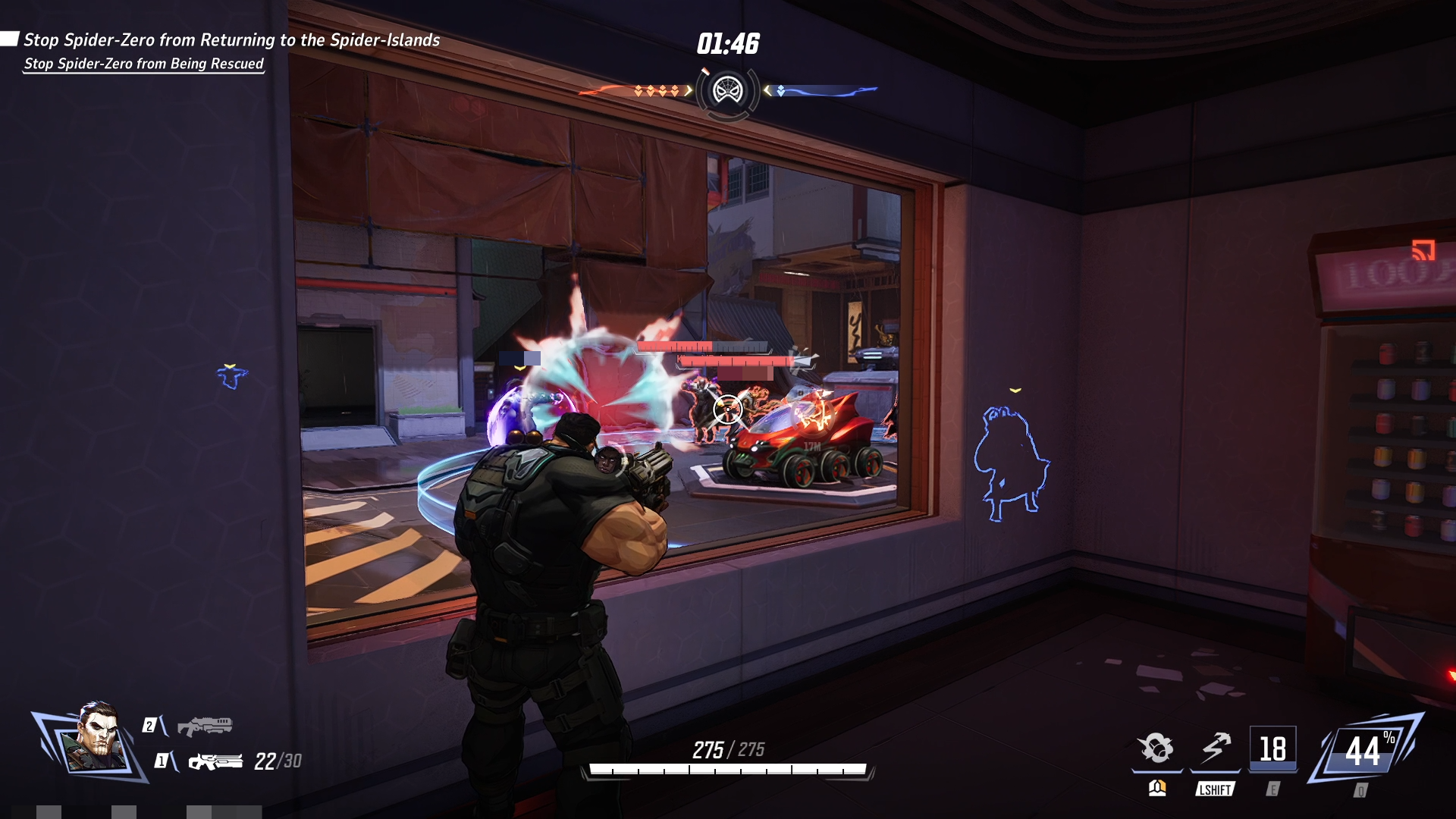Open the Stop Spider-Zero objective tracker
Image resolution: width=1456 pixels, height=819 pixels.
pos(231,40)
